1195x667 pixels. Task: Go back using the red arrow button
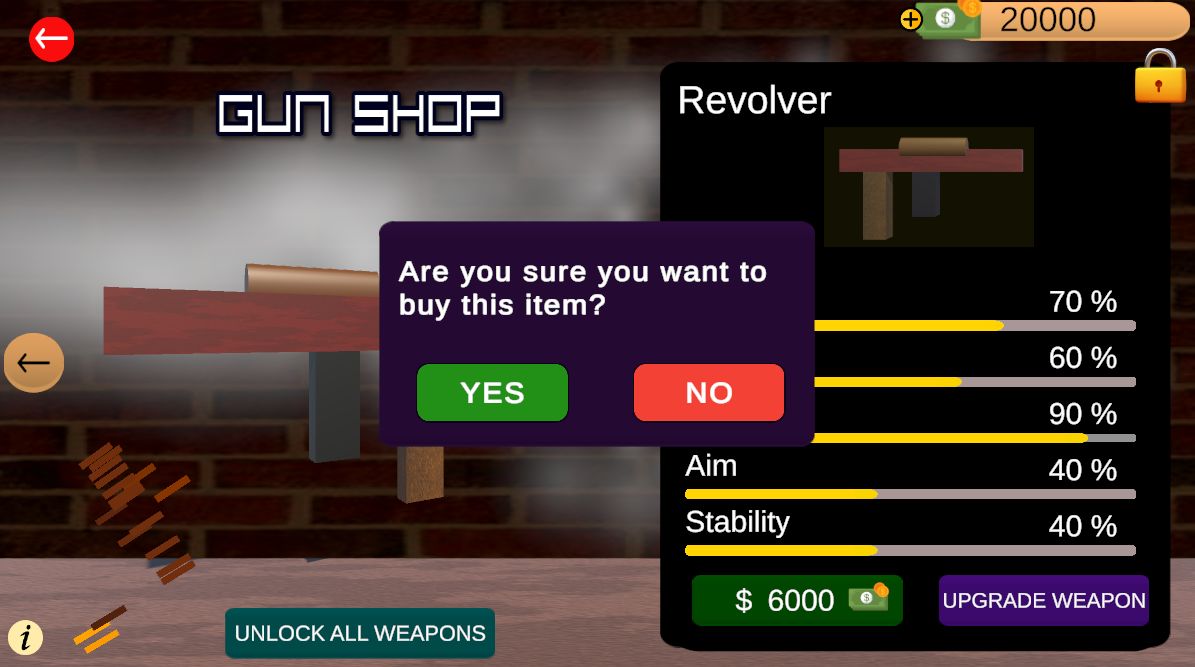click(51, 40)
